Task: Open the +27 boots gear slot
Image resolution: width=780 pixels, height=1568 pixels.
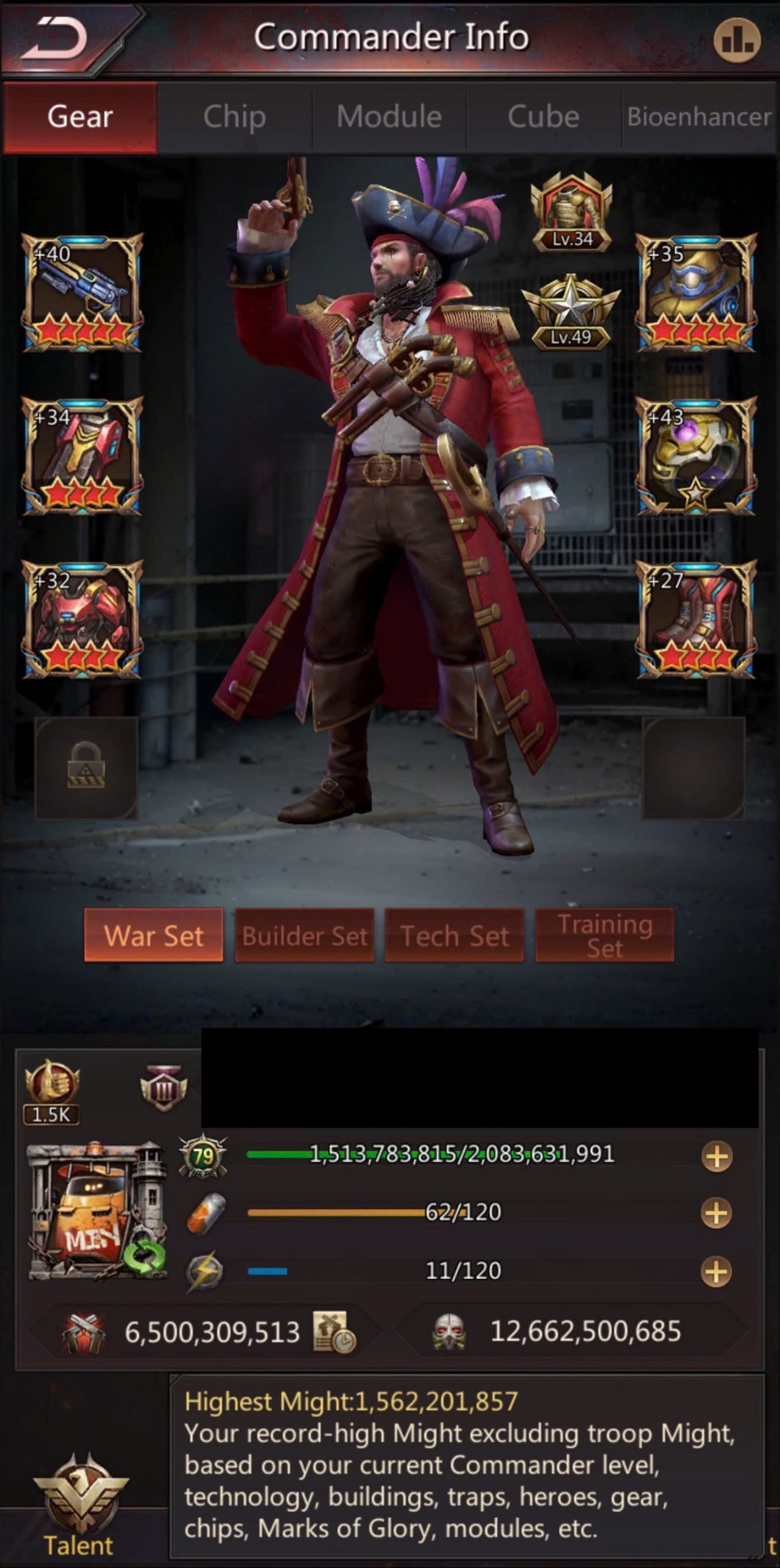Action: pos(696,619)
